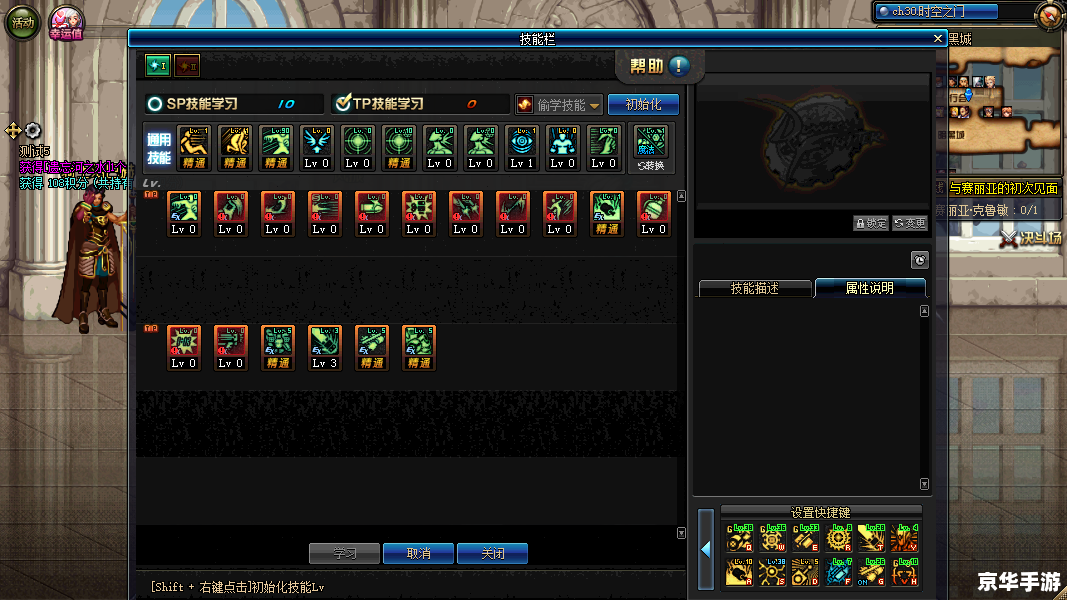This screenshot has width=1067, height=600.
Task: Click the 学习 learn button
Action: [x=345, y=553]
